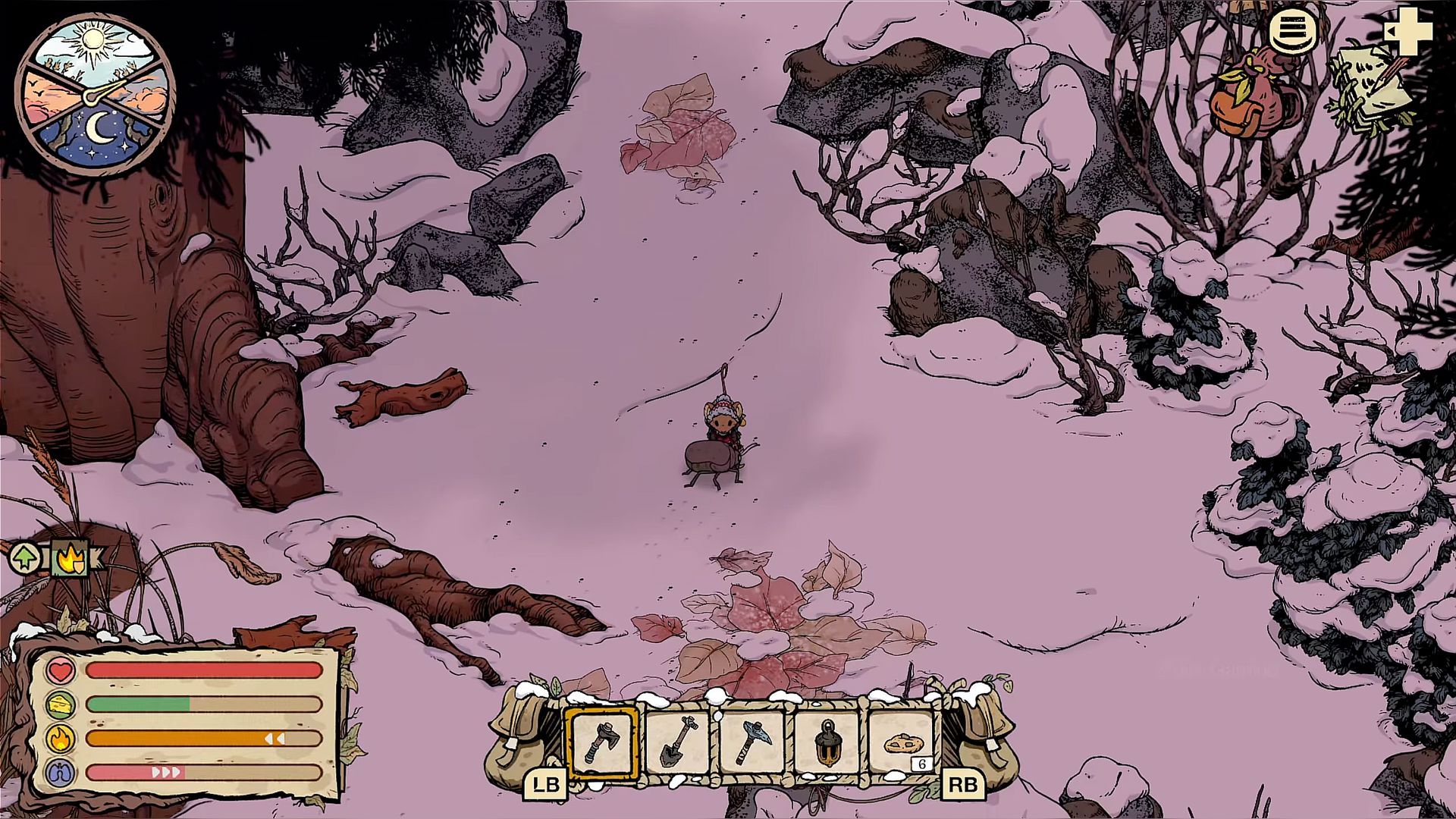Select the shovel hotbar slot
Viewport: 1456px width, 819px height.
point(676,743)
